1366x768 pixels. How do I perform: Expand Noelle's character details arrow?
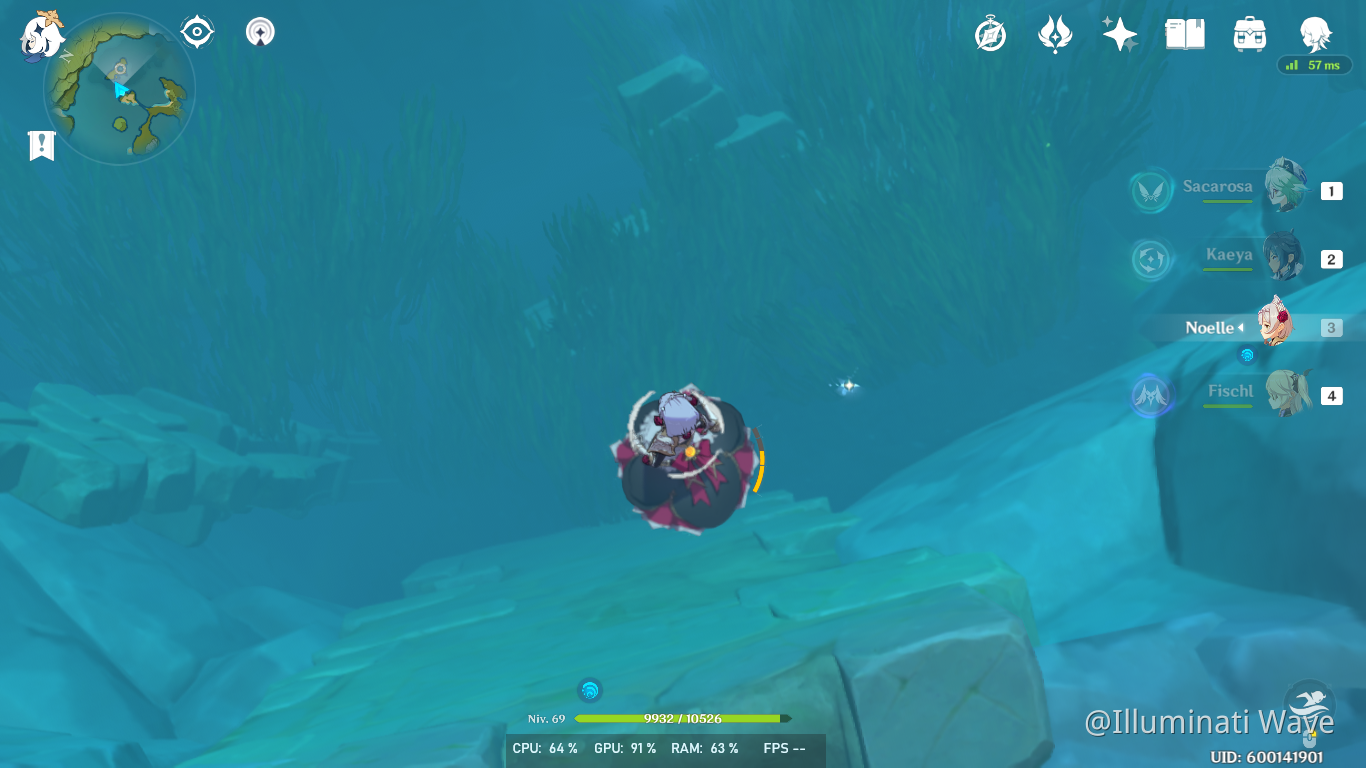click(x=1243, y=327)
